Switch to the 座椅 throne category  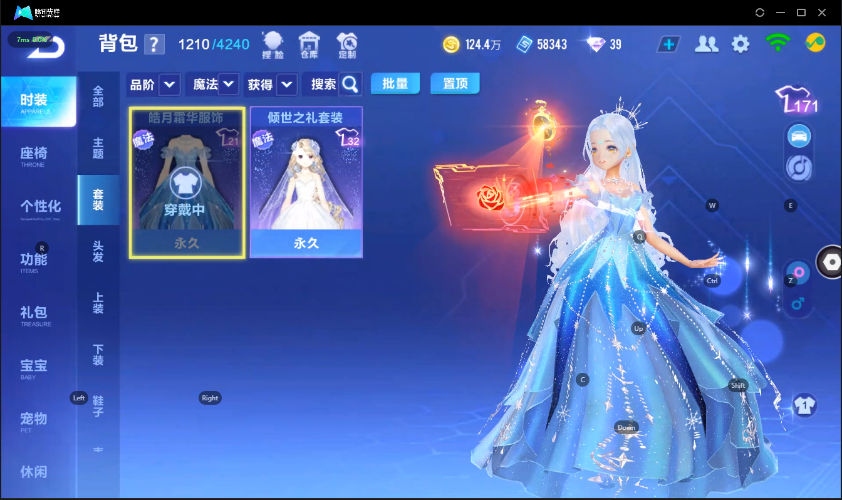click(x=36, y=154)
